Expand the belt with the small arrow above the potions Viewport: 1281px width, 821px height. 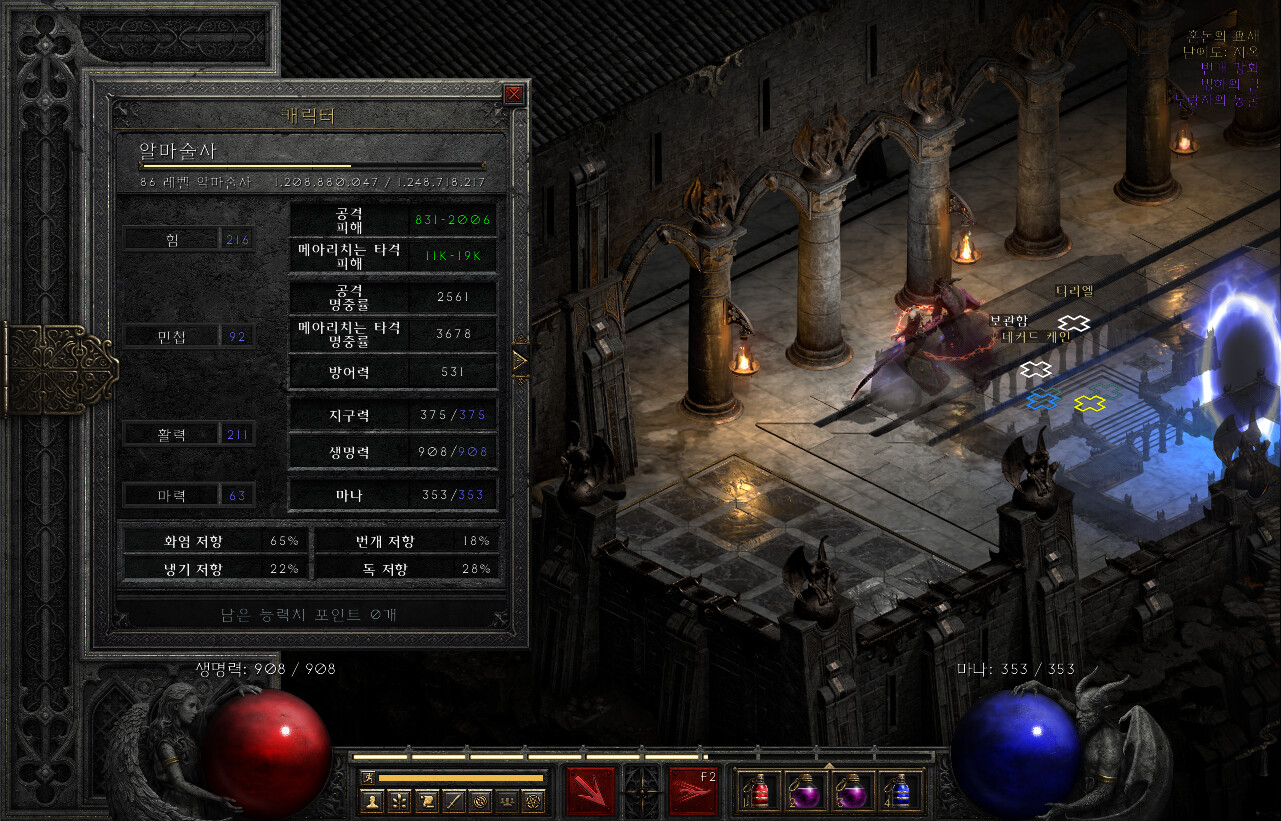tap(828, 766)
